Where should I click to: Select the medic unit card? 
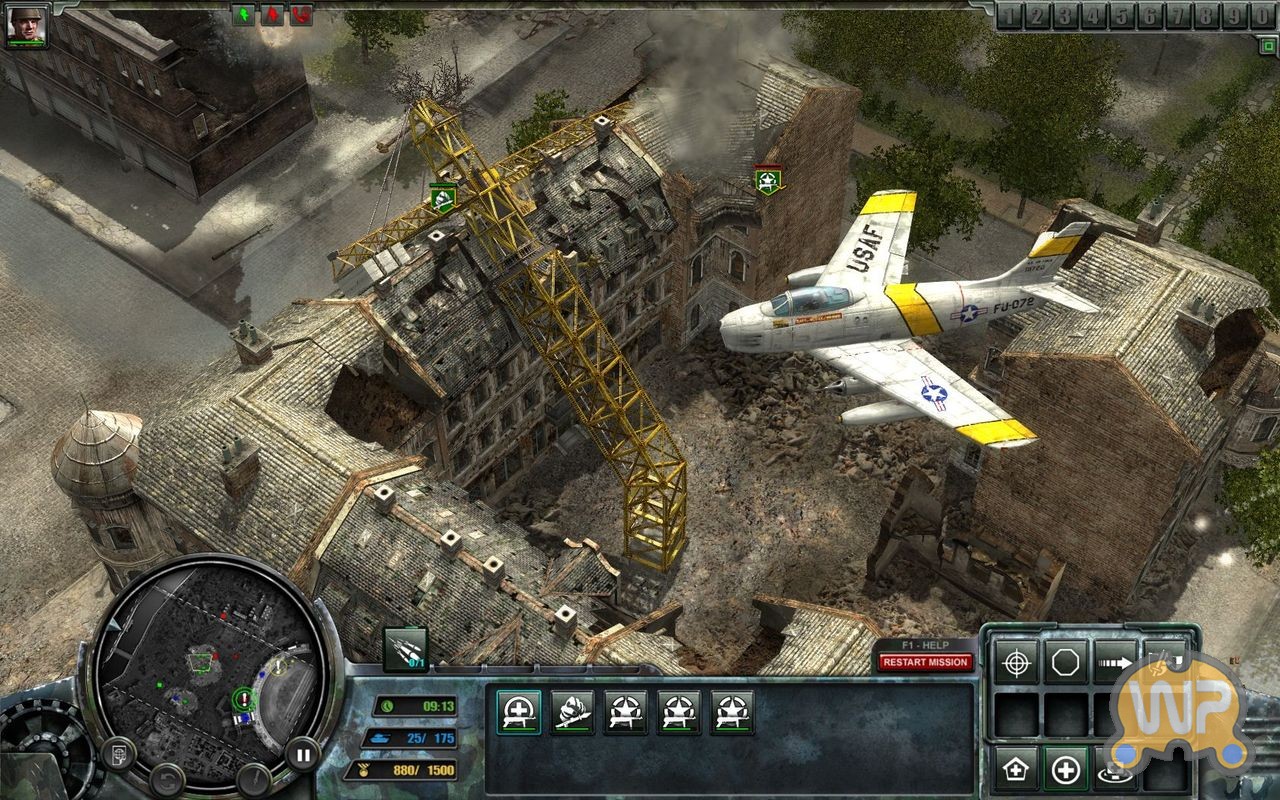click(x=518, y=712)
